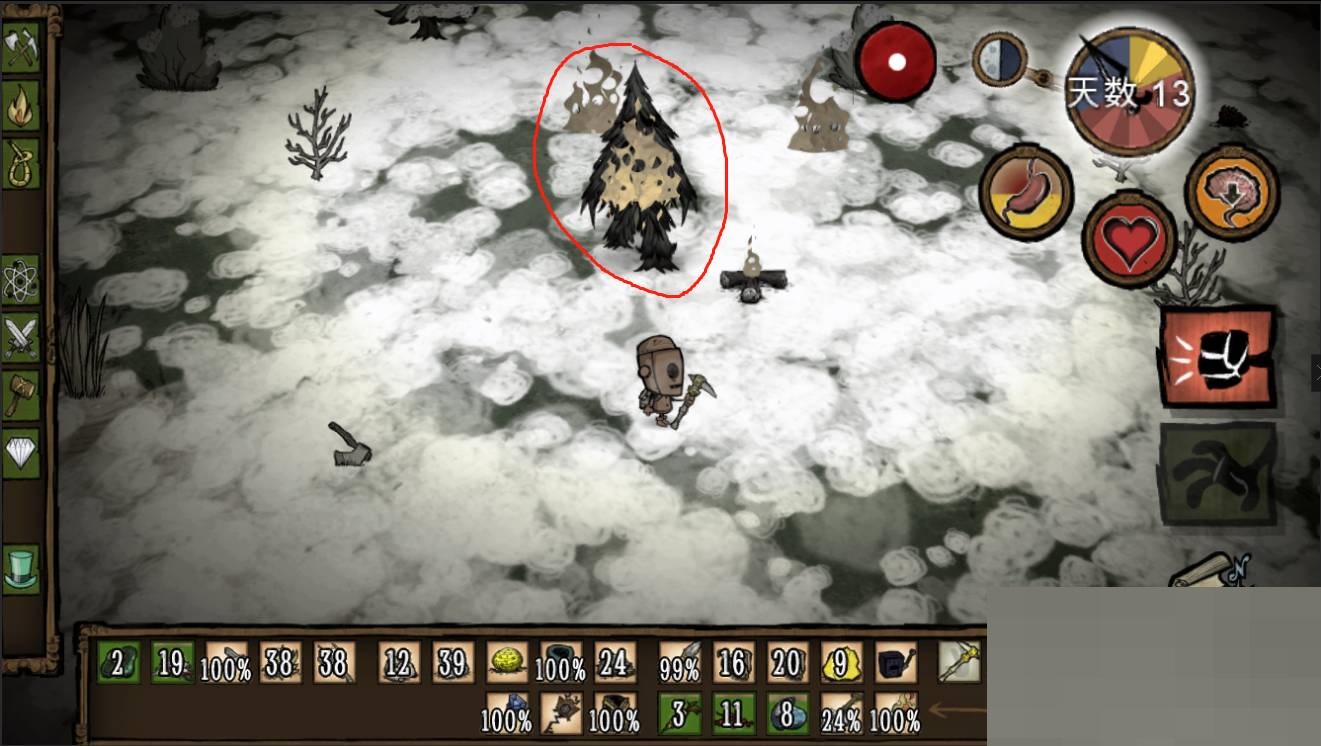Select the green slot with 19 items
This screenshot has width=1321, height=746.
tap(171, 662)
